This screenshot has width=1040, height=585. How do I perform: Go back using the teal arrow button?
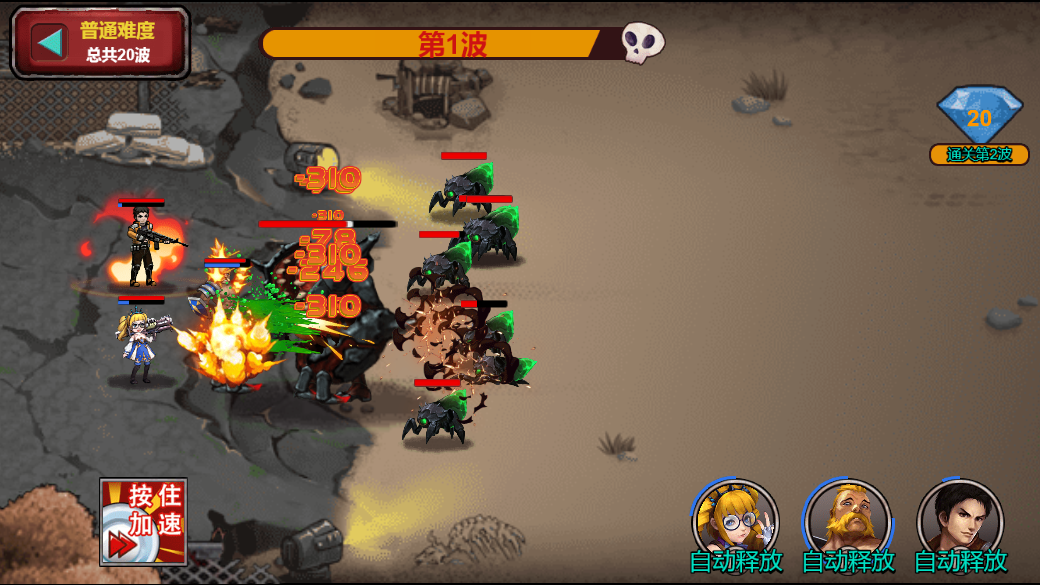click(49, 42)
